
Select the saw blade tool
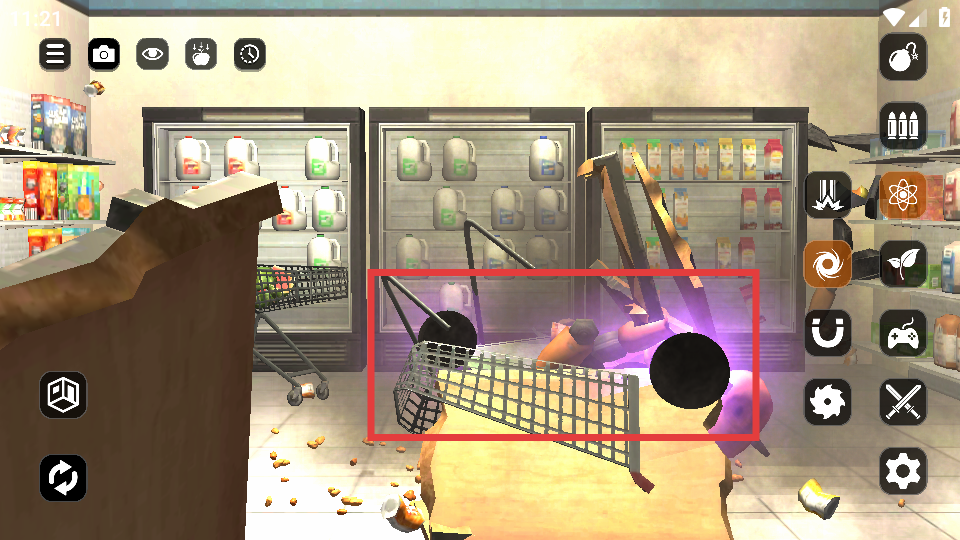828,402
